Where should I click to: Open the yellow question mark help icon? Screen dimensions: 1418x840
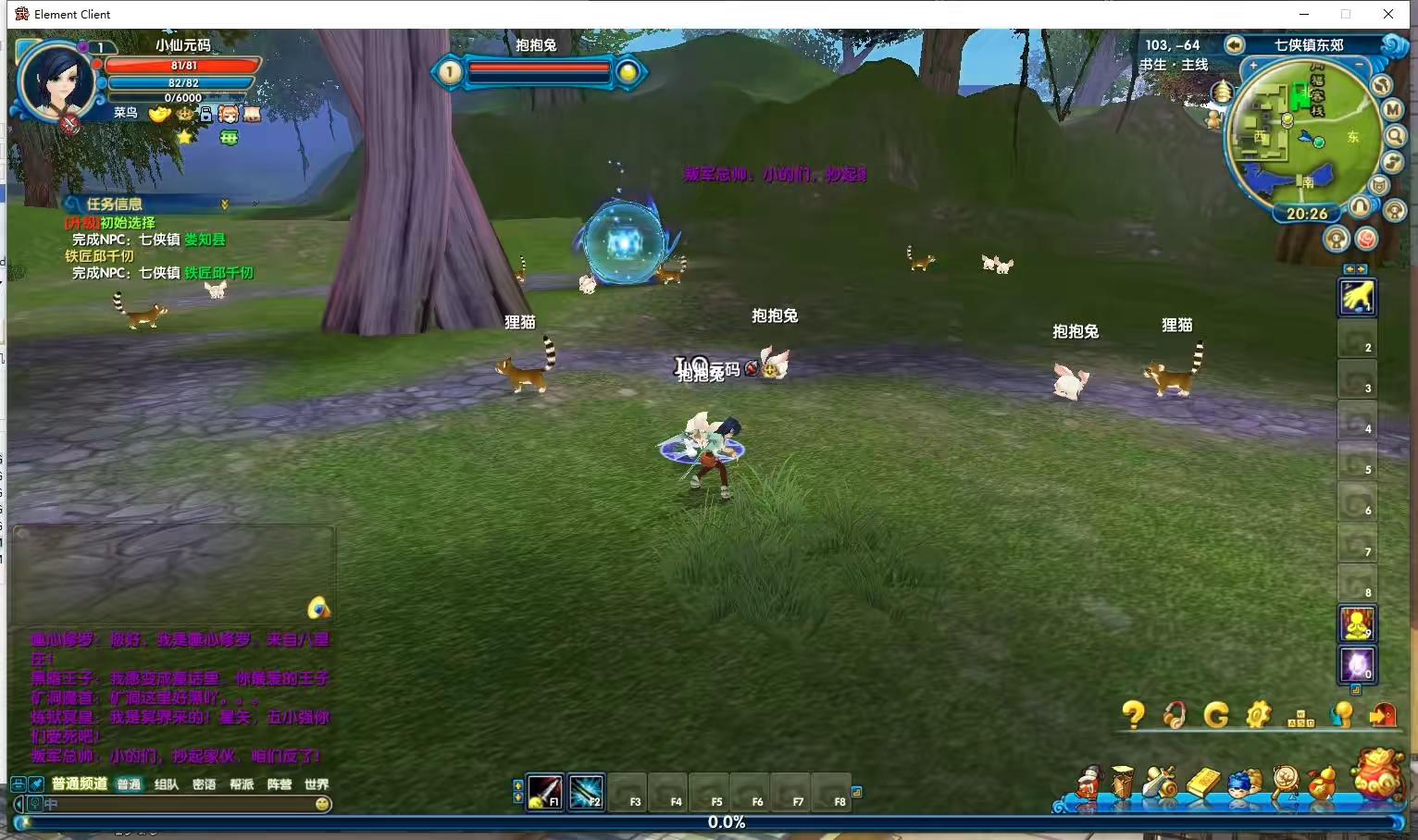click(x=1133, y=714)
